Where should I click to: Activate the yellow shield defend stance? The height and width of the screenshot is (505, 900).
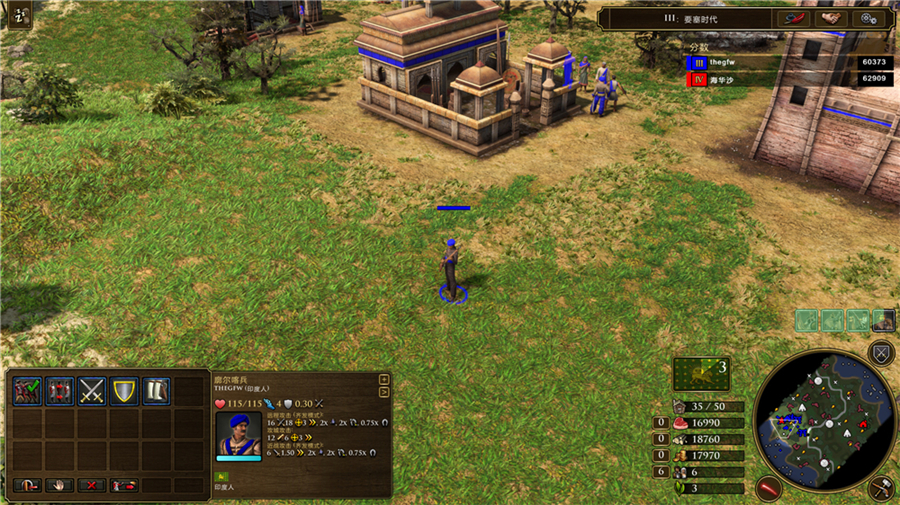[124, 390]
